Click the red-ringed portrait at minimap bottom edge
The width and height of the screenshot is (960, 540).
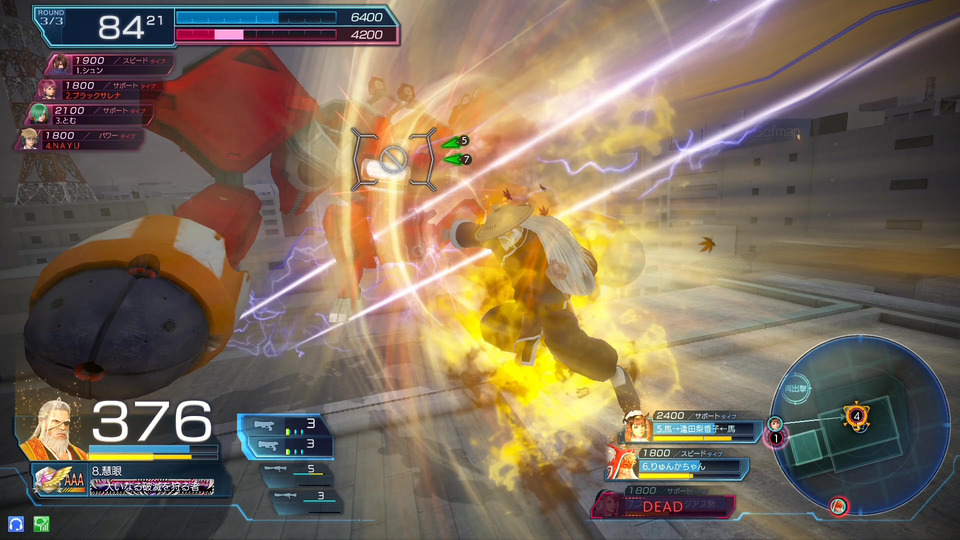[x=839, y=506]
